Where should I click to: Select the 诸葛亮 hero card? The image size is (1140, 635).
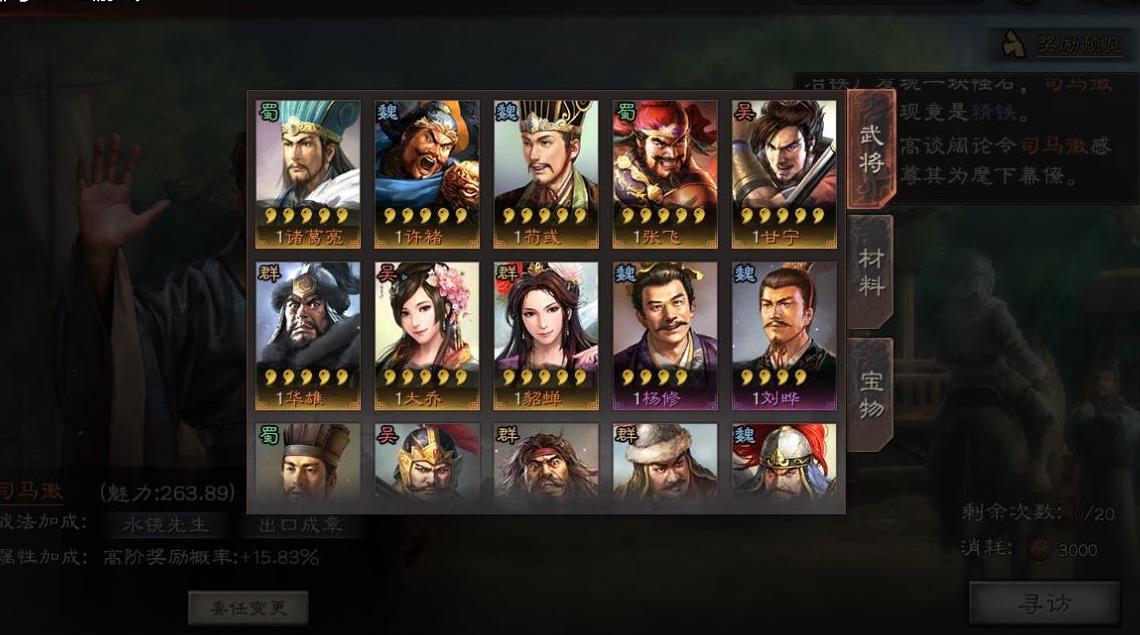click(x=308, y=173)
